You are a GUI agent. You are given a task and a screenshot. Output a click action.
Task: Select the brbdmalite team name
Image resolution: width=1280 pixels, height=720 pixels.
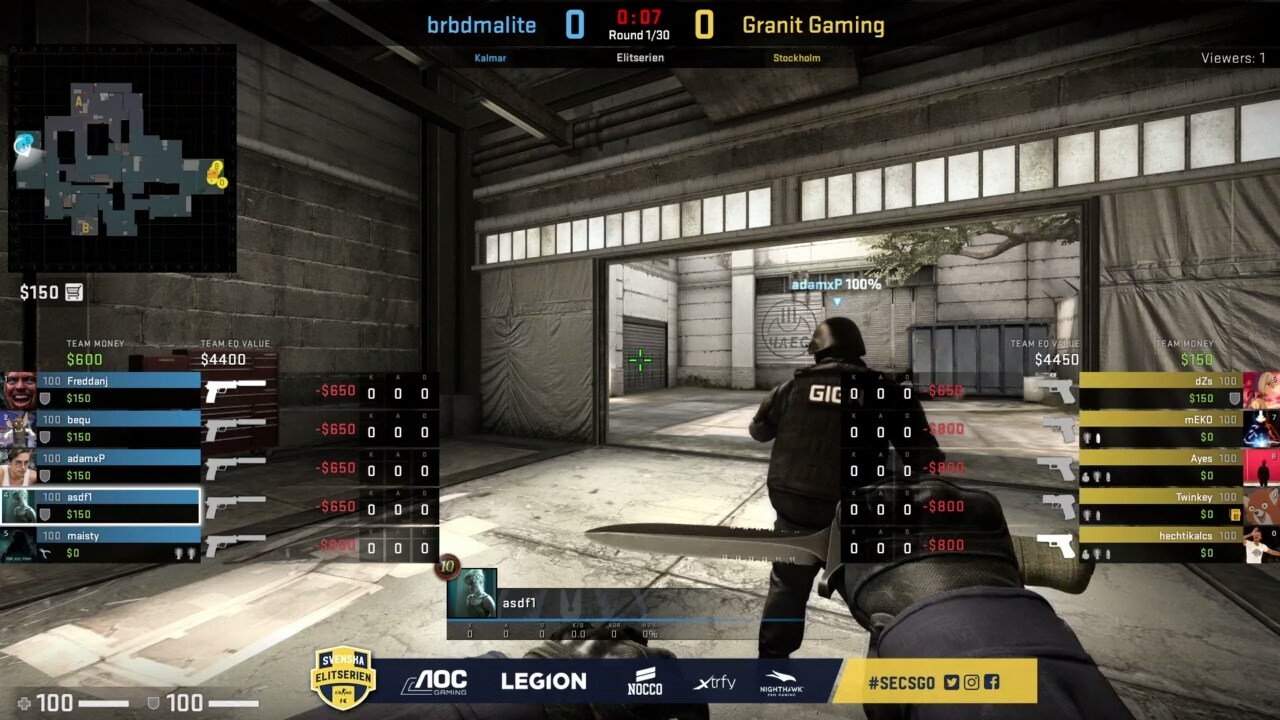click(481, 25)
